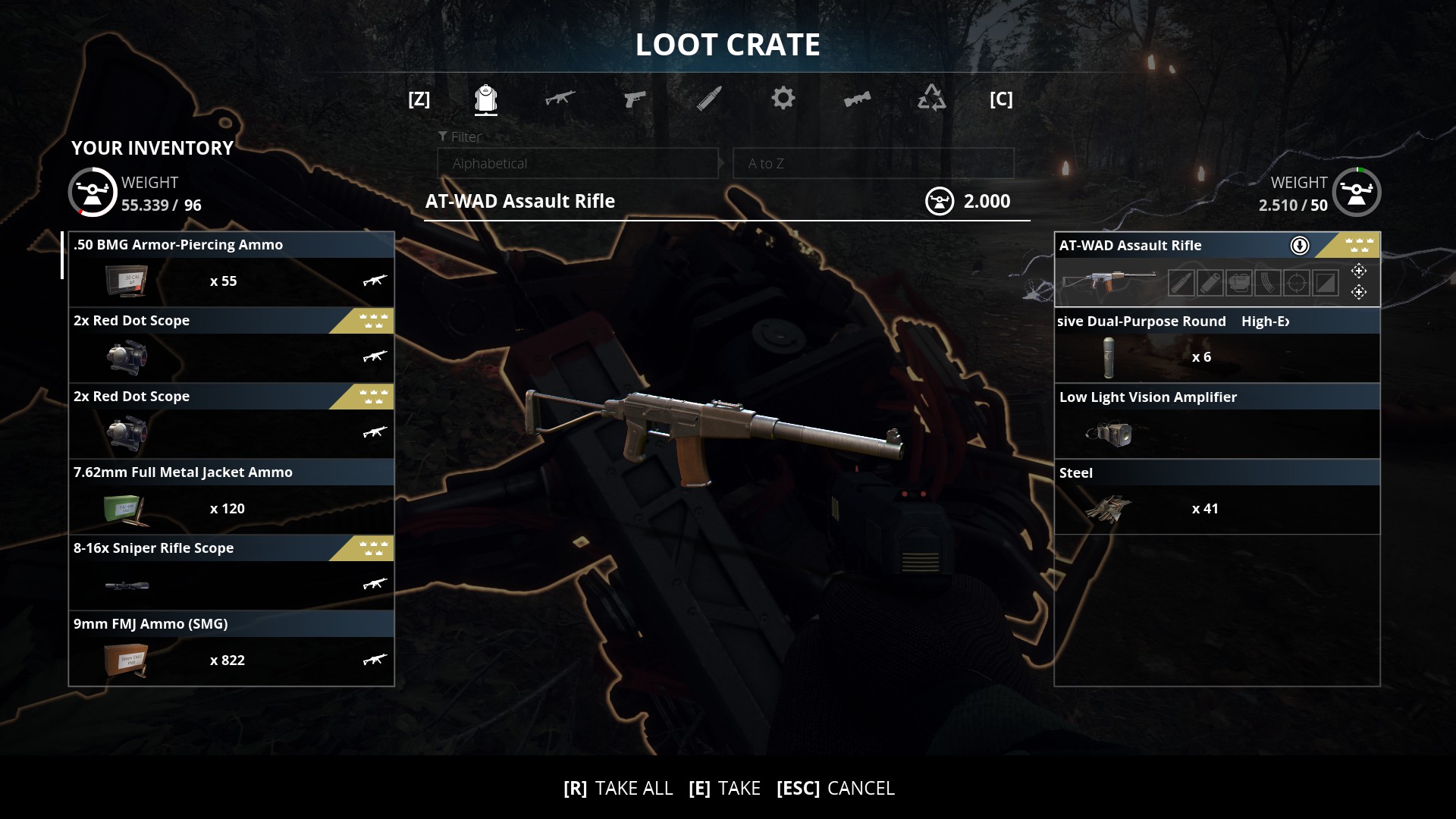The width and height of the screenshot is (1456, 819).
Task: Select the Low Light Vision Amplifier
Action: pyautogui.click(x=1216, y=421)
